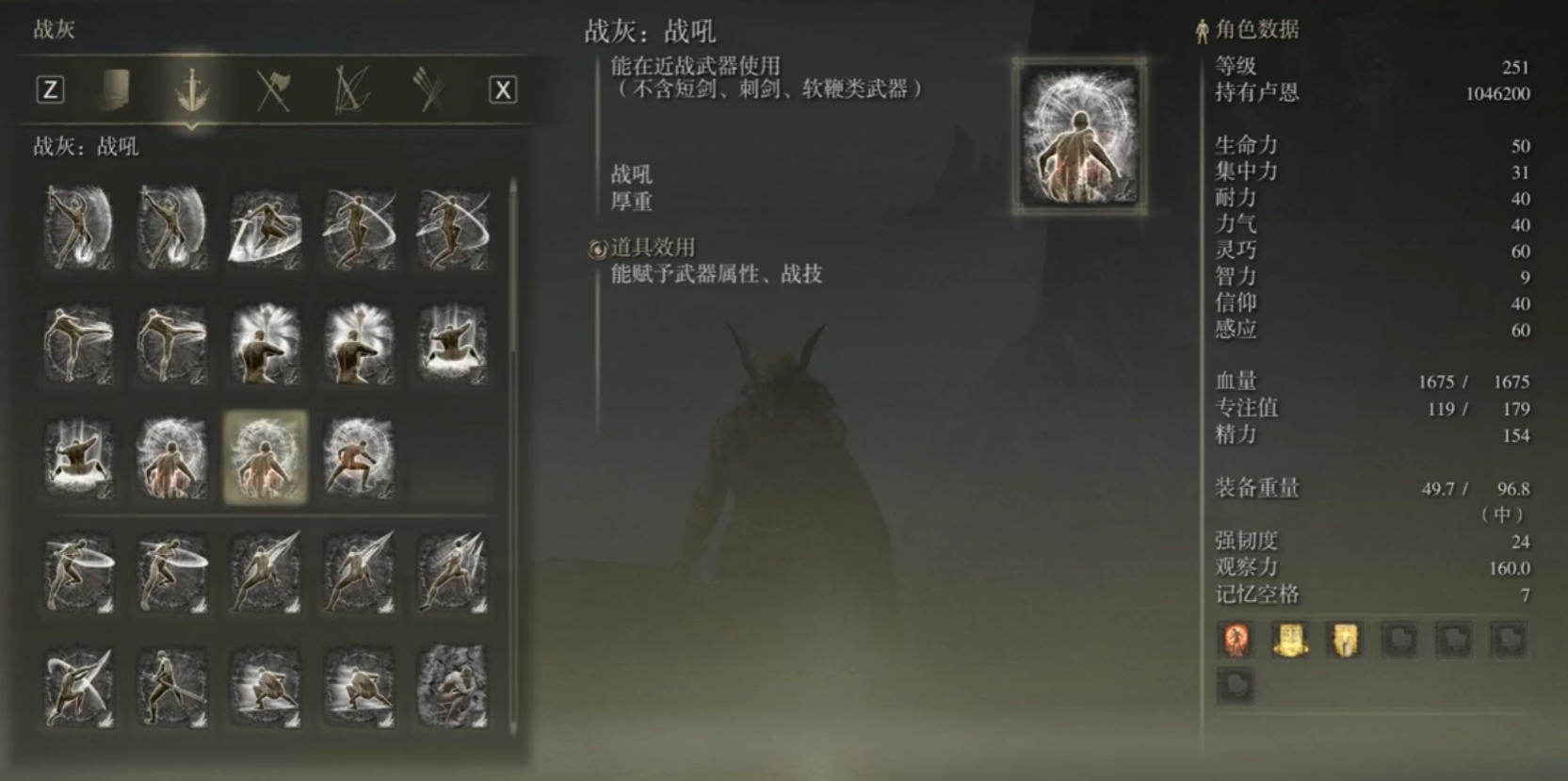Click the 战灰：战吼 title label

[648, 31]
